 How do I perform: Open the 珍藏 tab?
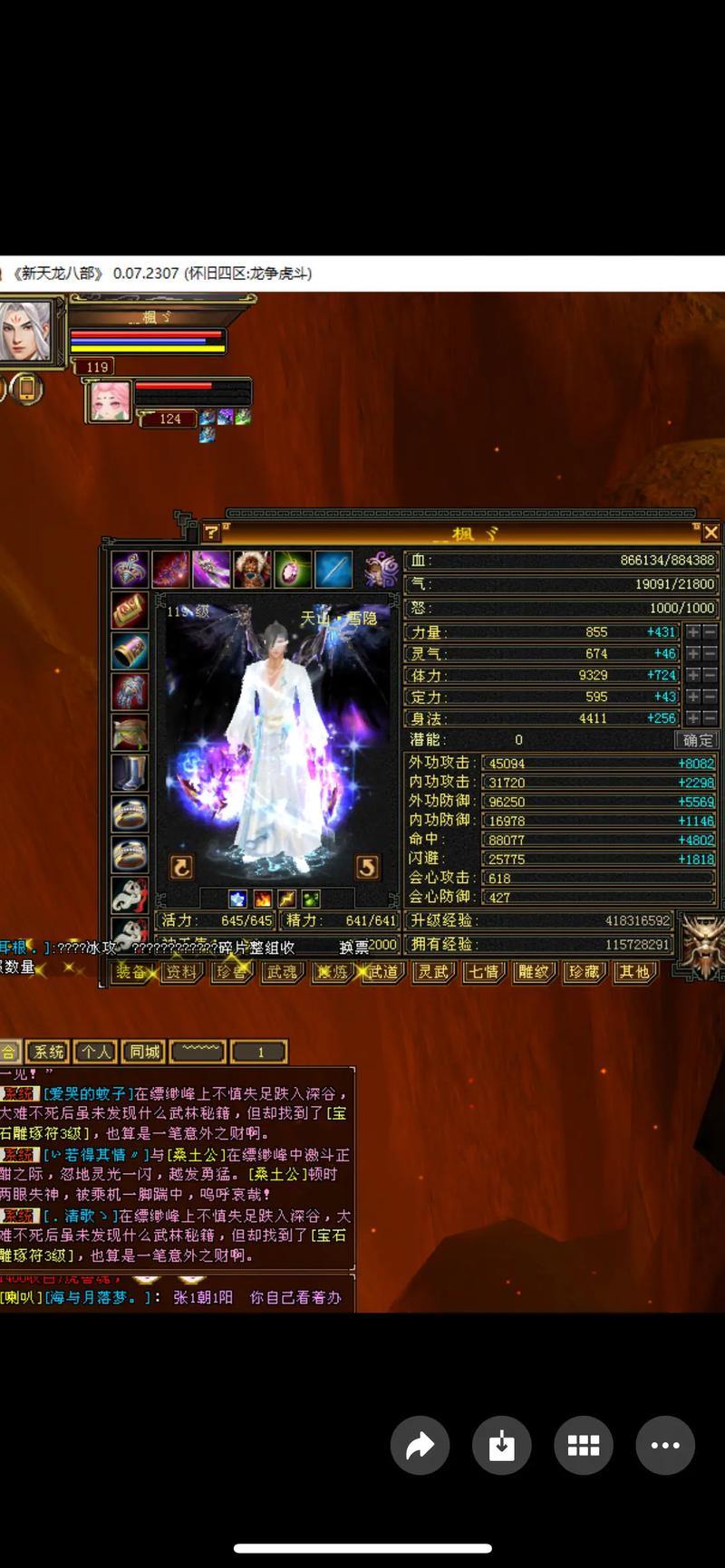click(x=583, y=972)
